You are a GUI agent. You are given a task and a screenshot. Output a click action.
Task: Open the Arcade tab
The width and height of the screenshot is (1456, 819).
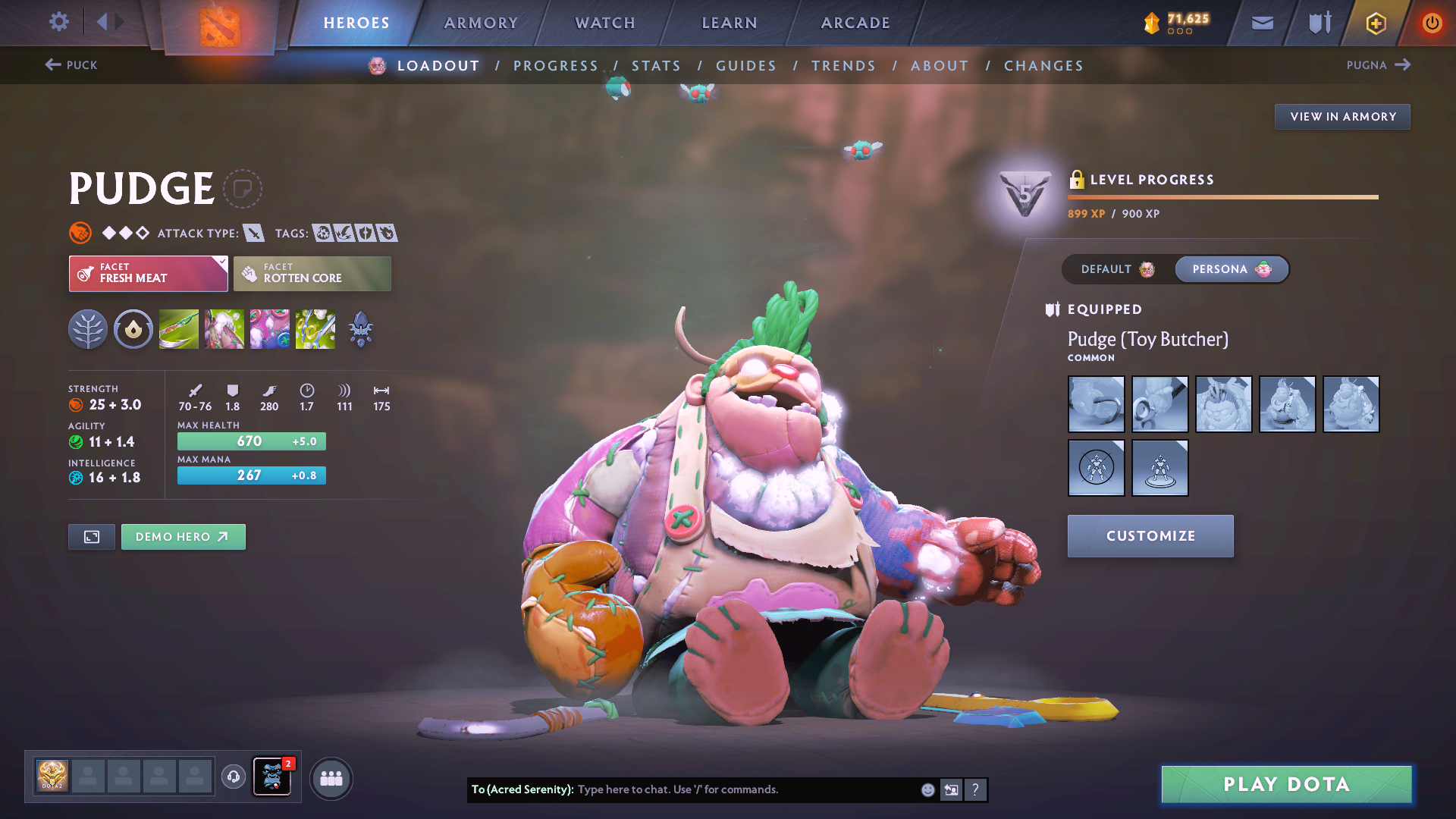point(855,23)
